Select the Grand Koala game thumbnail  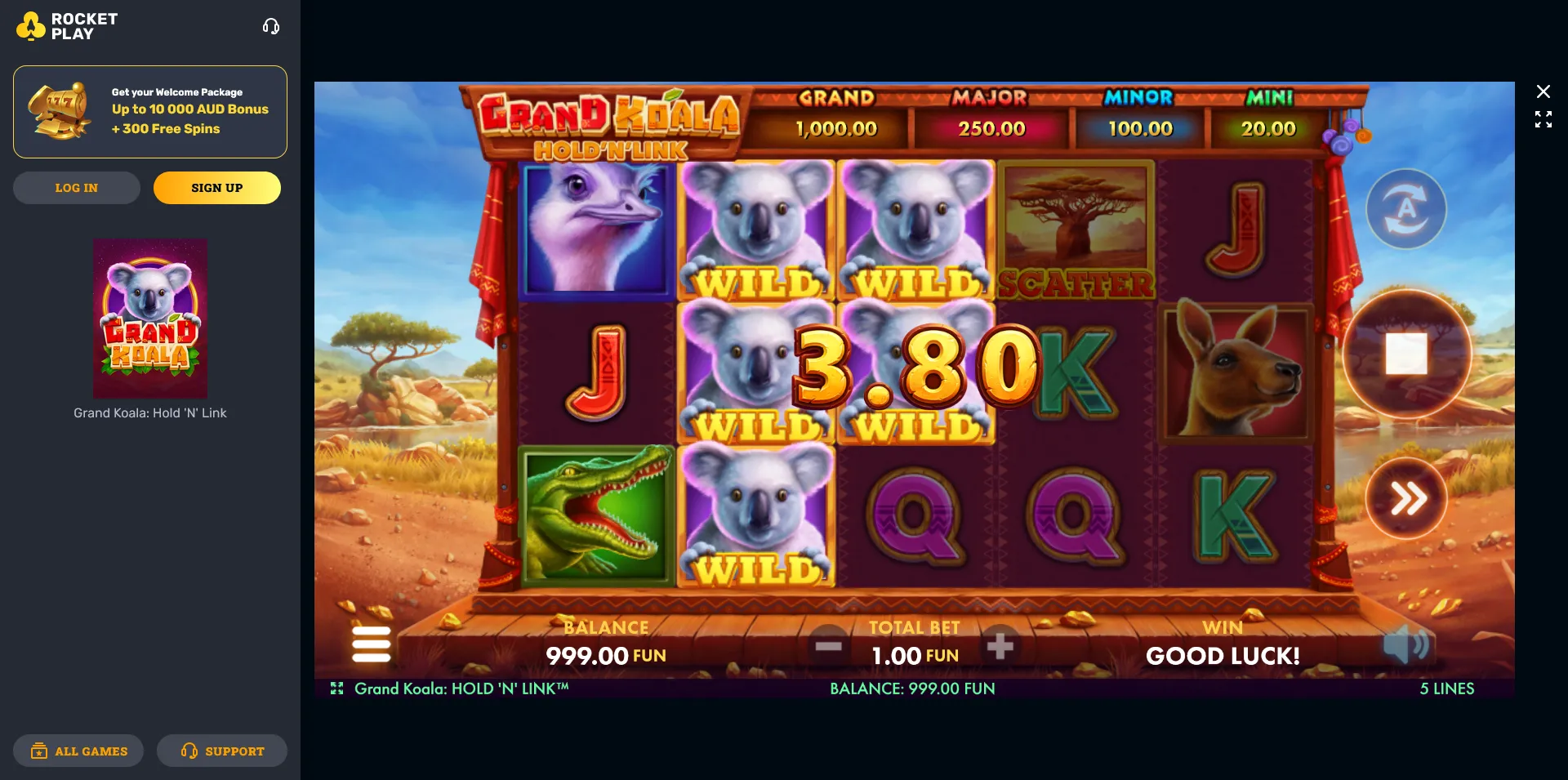click(149, 319)
